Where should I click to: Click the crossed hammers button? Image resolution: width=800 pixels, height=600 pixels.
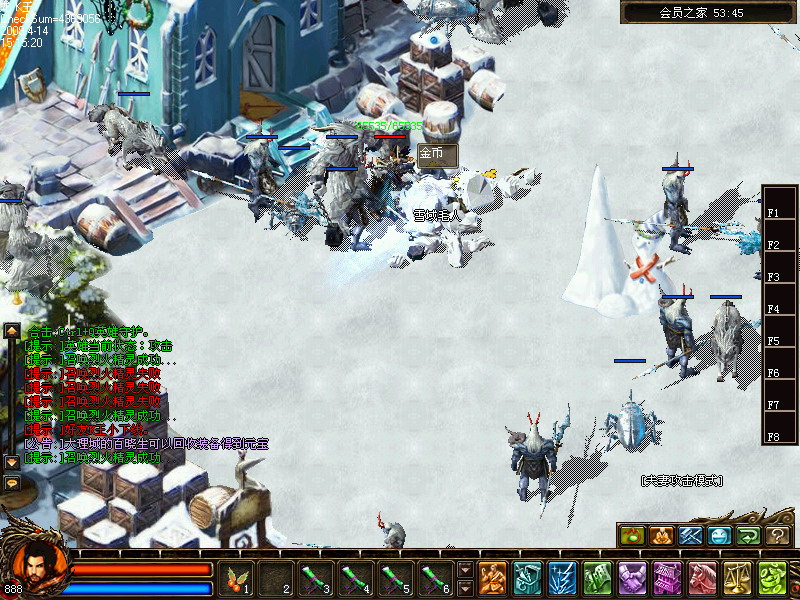click(691, 536)
